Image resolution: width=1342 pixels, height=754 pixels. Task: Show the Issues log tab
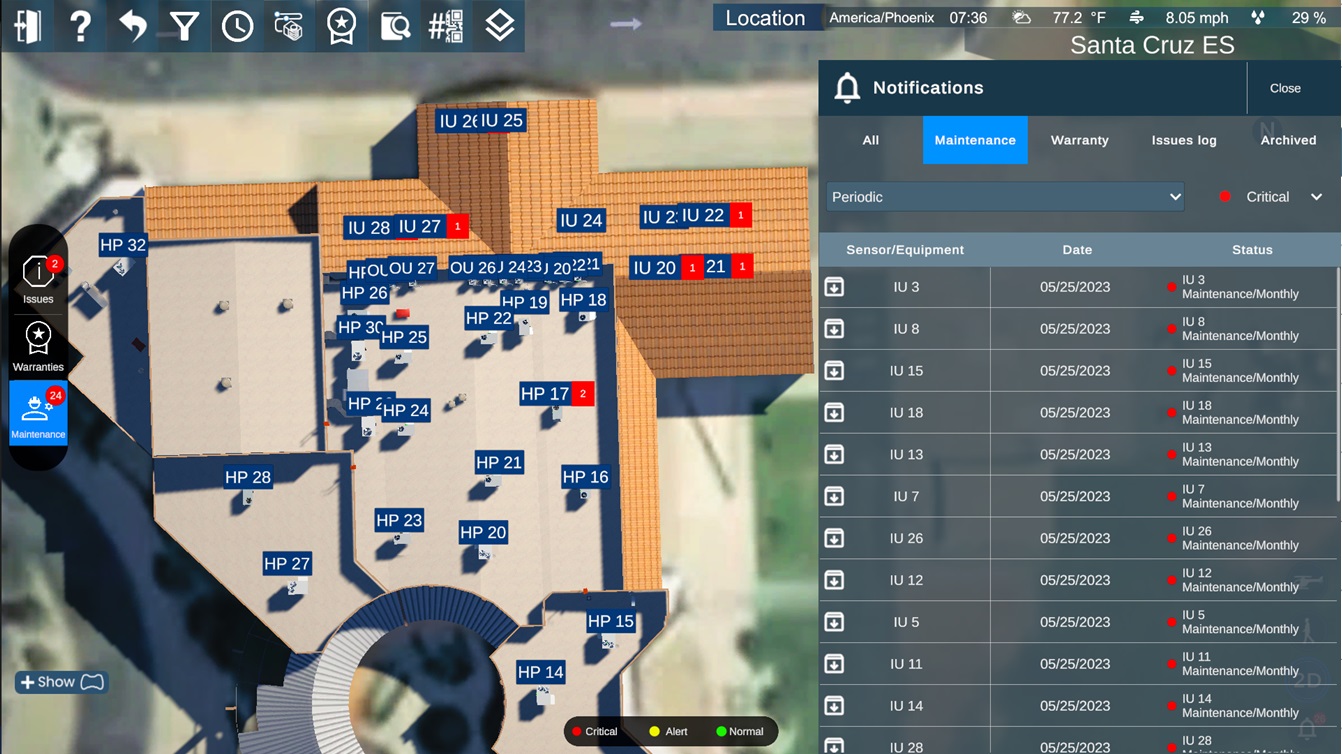pos(1184,140)
